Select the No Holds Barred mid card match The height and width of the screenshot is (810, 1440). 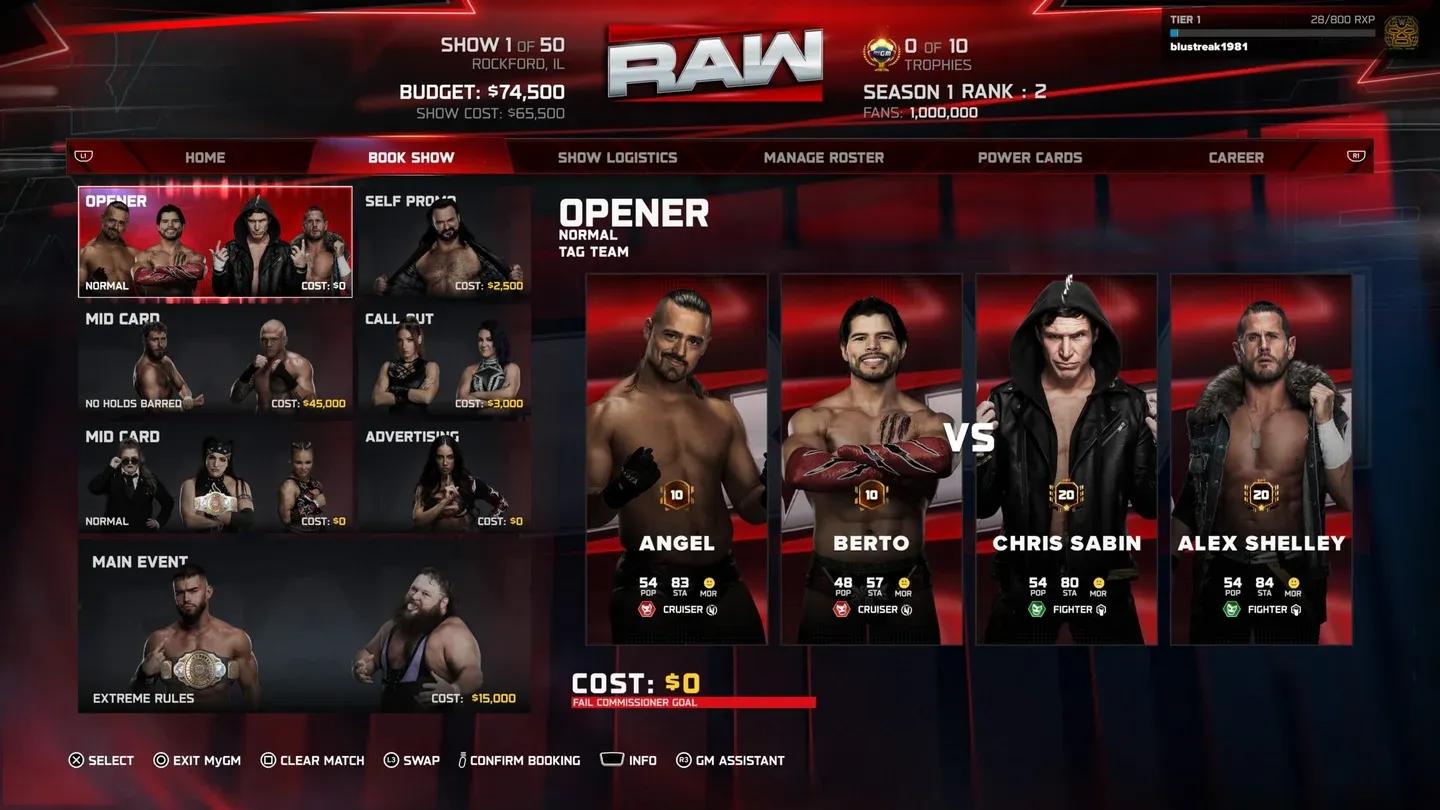tap(215, 360)
